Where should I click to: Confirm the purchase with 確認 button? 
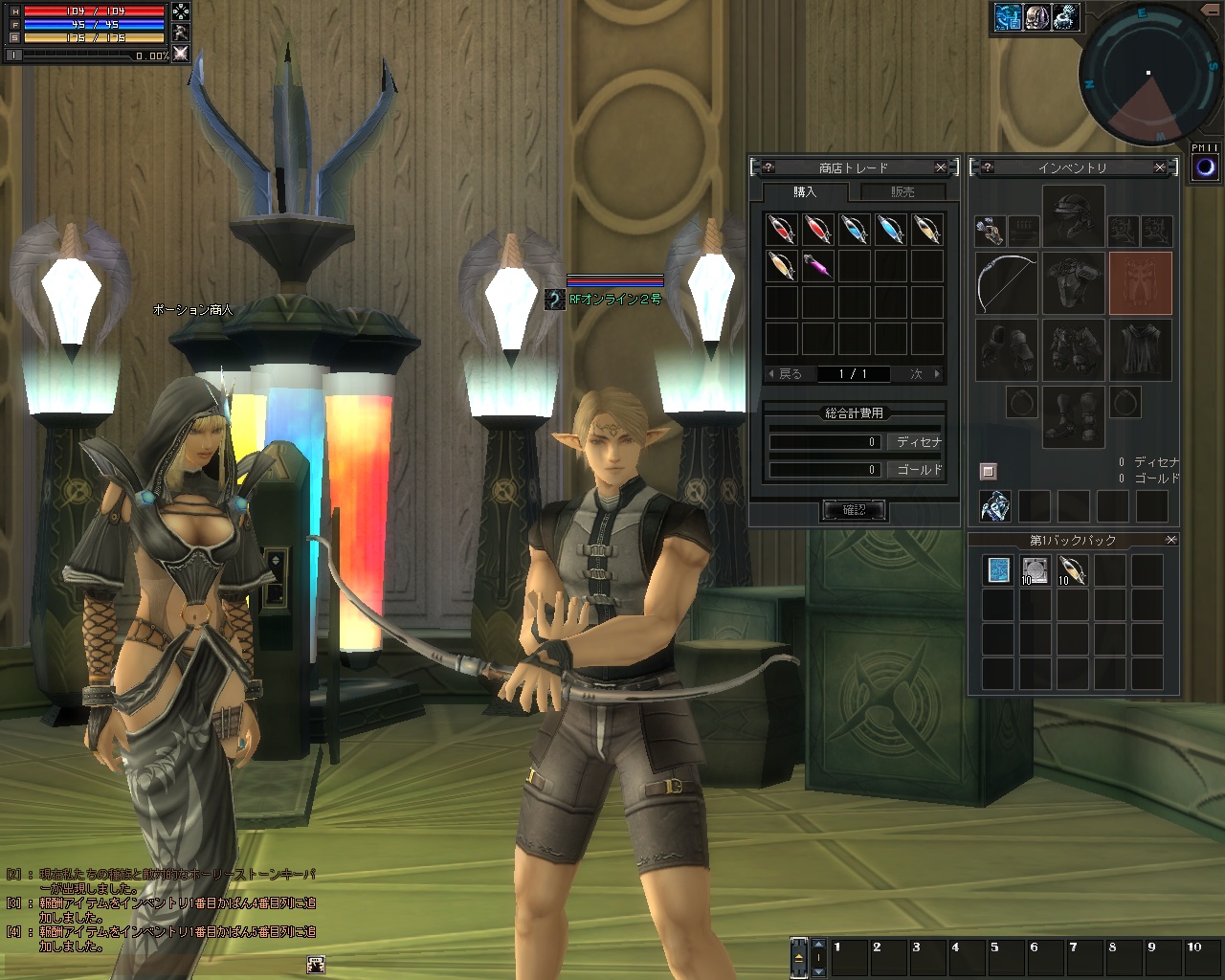click(854, 510)
